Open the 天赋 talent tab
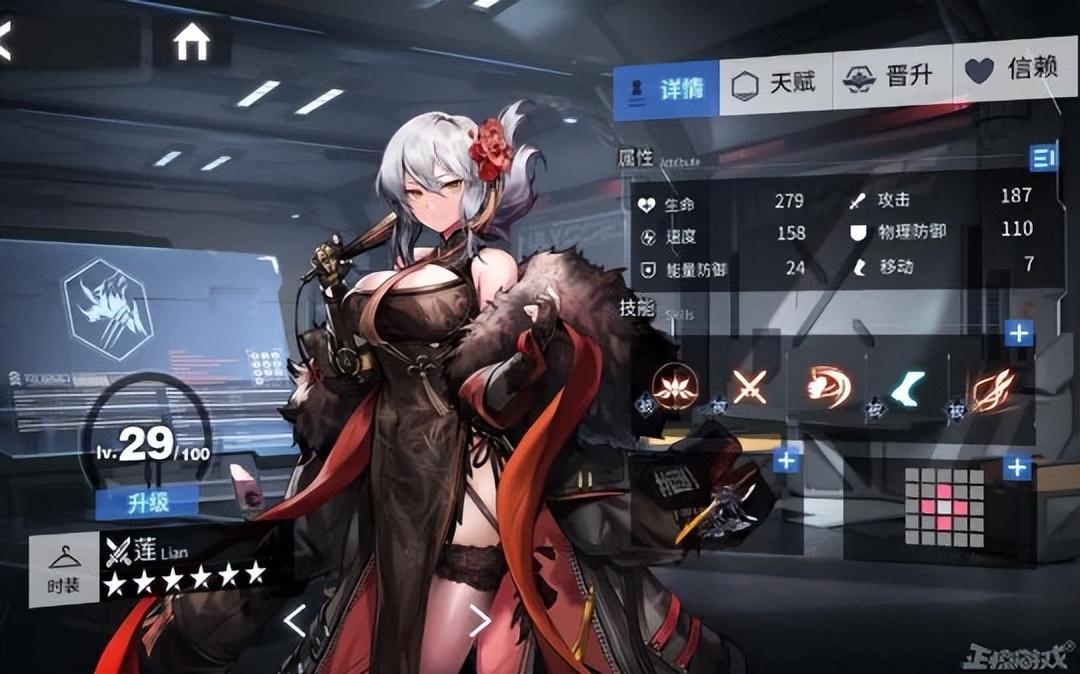The height and width of the screenshot is (674, 1080). click(x=775, y=86)
